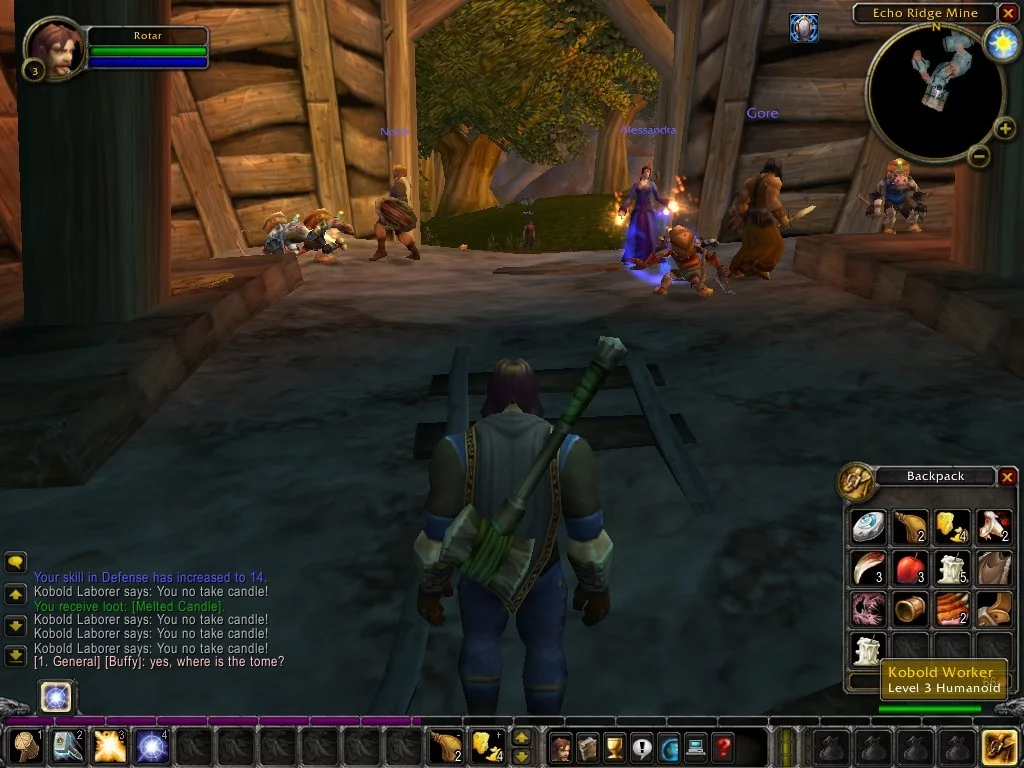Screen dimensions: 1024x768
Task: Click the sun day-night indicator
Action: pyautogui.click(x=1001, y=42)
